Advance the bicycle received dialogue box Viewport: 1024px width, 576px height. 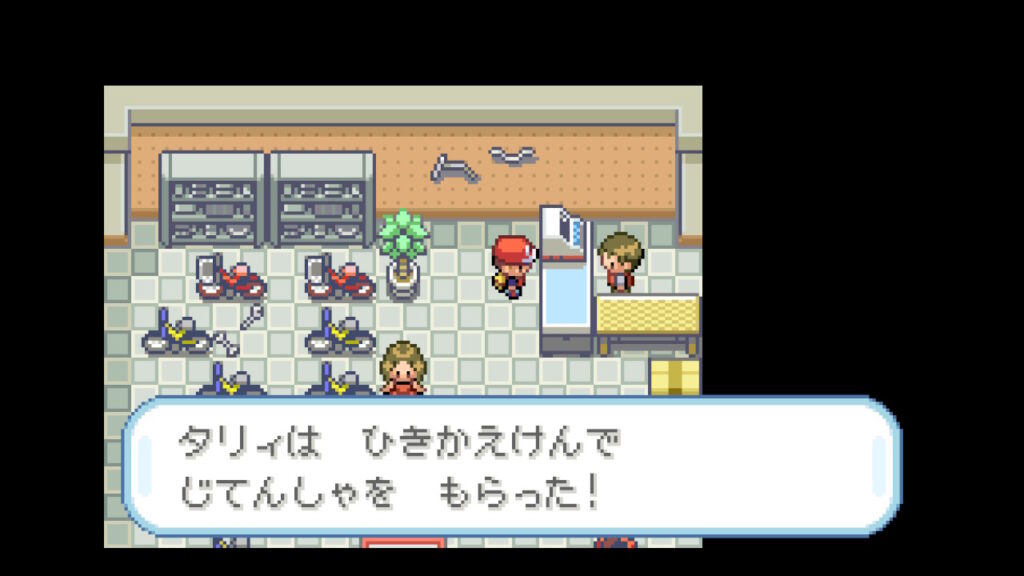[510, 467]
